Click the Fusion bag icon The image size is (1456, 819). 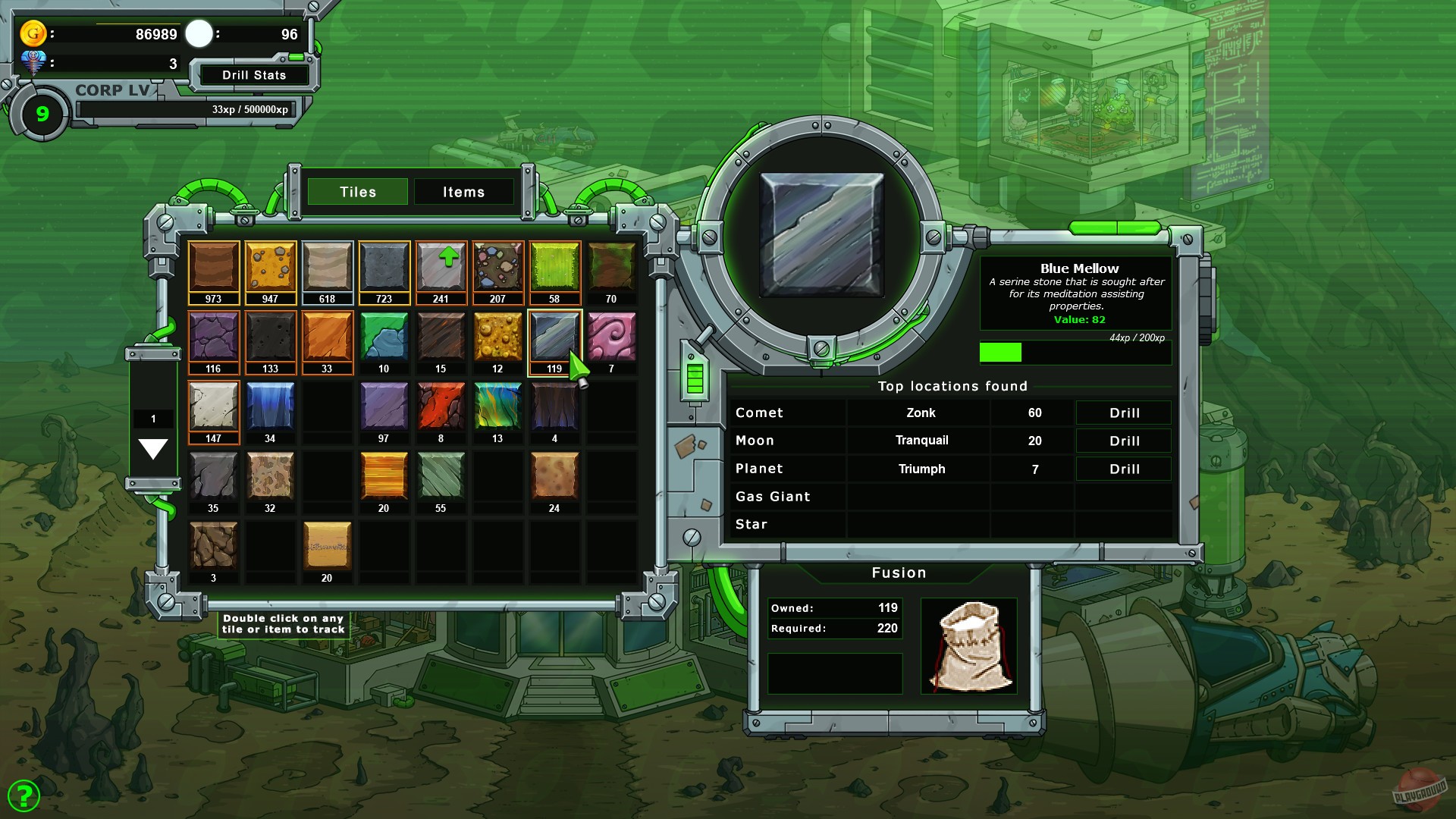pyautogui.click(x=969, y=646)
